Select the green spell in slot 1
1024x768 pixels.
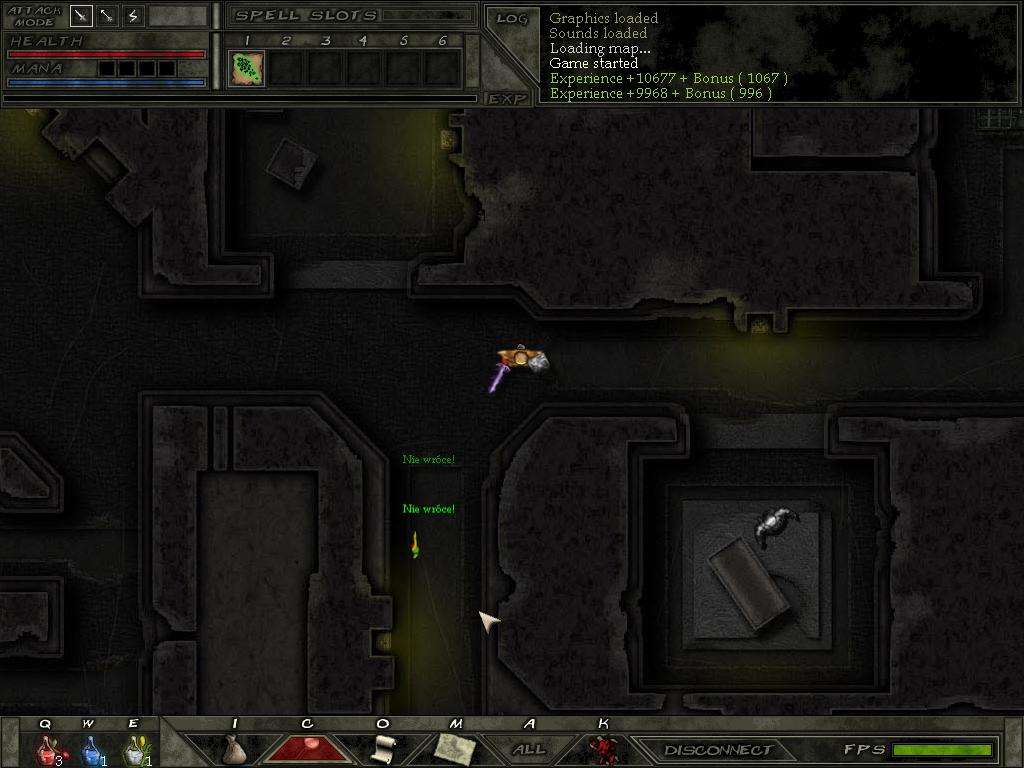(x=246, y=68)
